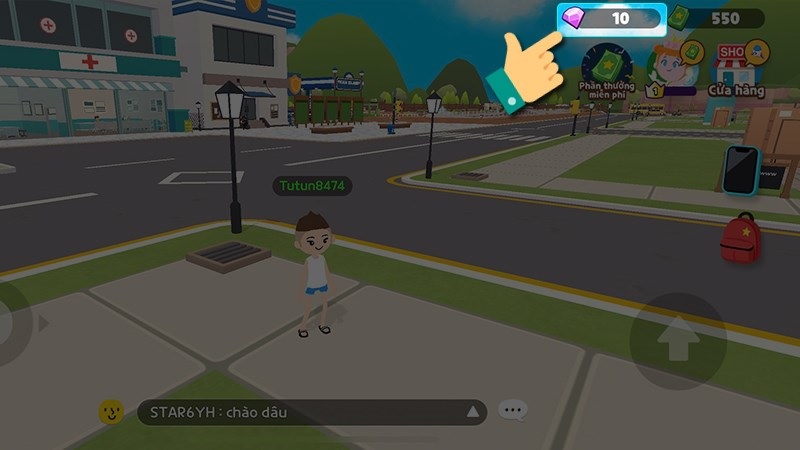The width and height of the screenshot is (800, 450).
Task: Select the chat message bar from STAR6YH
Action: pyautogui.click(x=300, y=412)
